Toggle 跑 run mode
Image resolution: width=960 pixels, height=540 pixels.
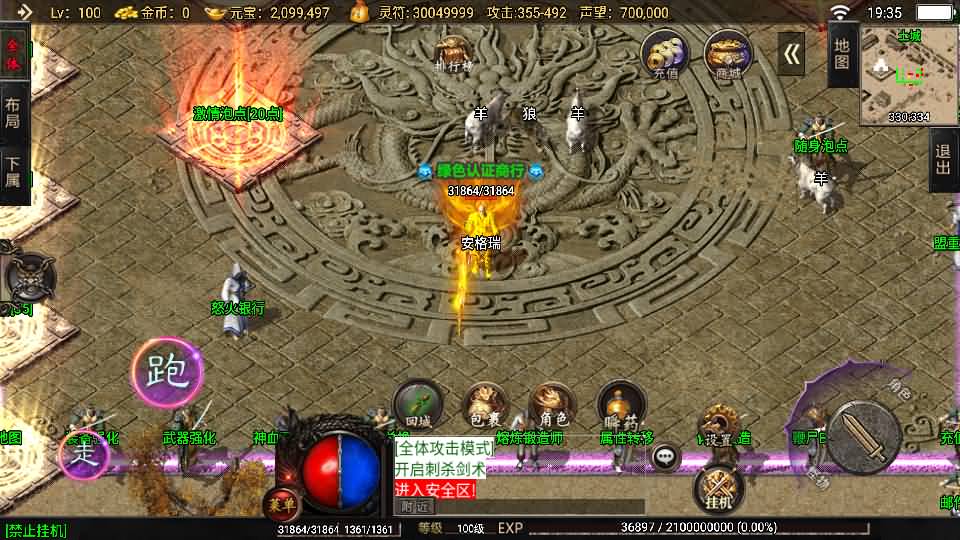click(167, 372)
